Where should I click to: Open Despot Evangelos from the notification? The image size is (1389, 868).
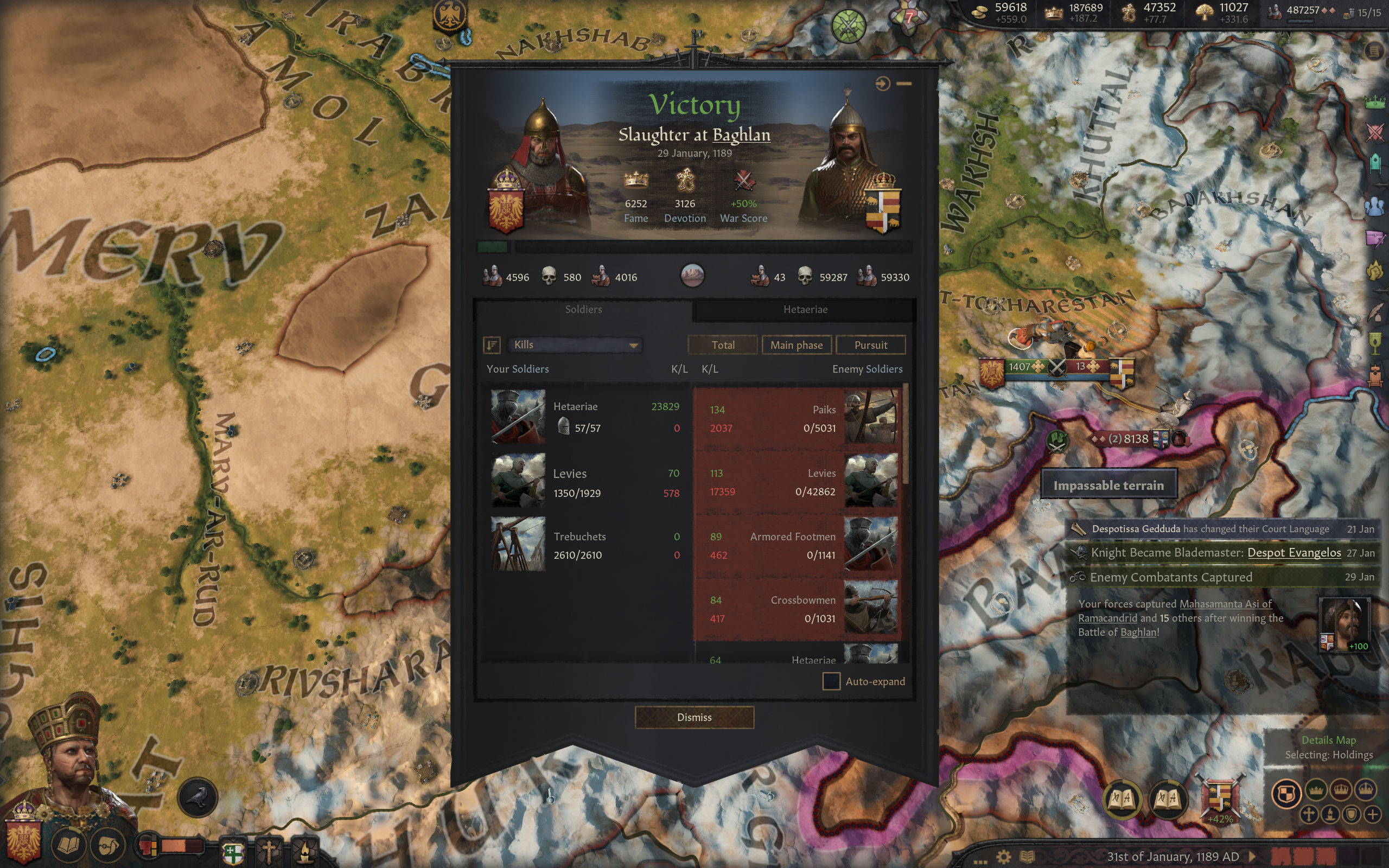click(x=1294, y=552)
